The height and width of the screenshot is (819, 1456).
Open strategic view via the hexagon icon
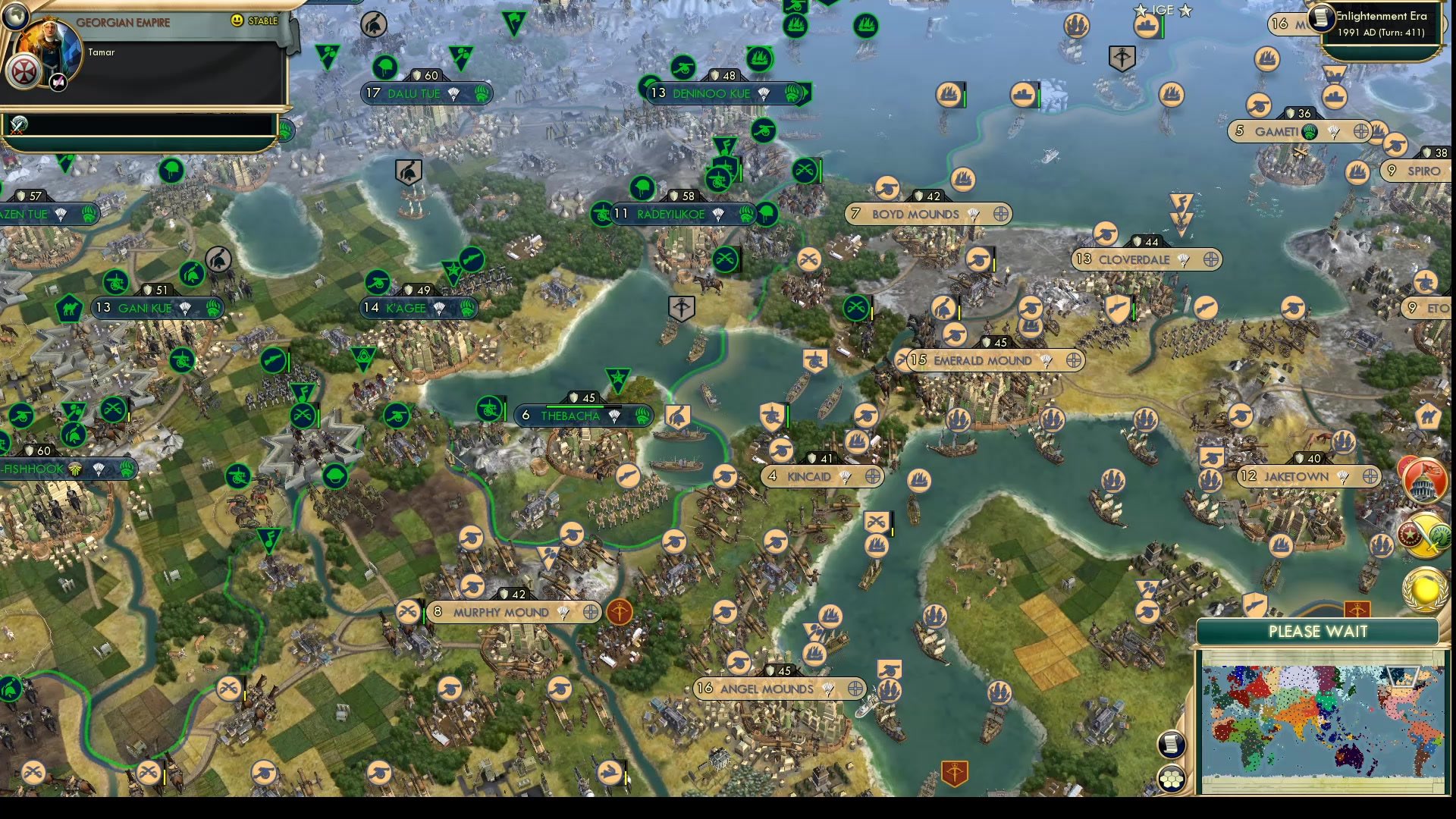pos(1172,778)
